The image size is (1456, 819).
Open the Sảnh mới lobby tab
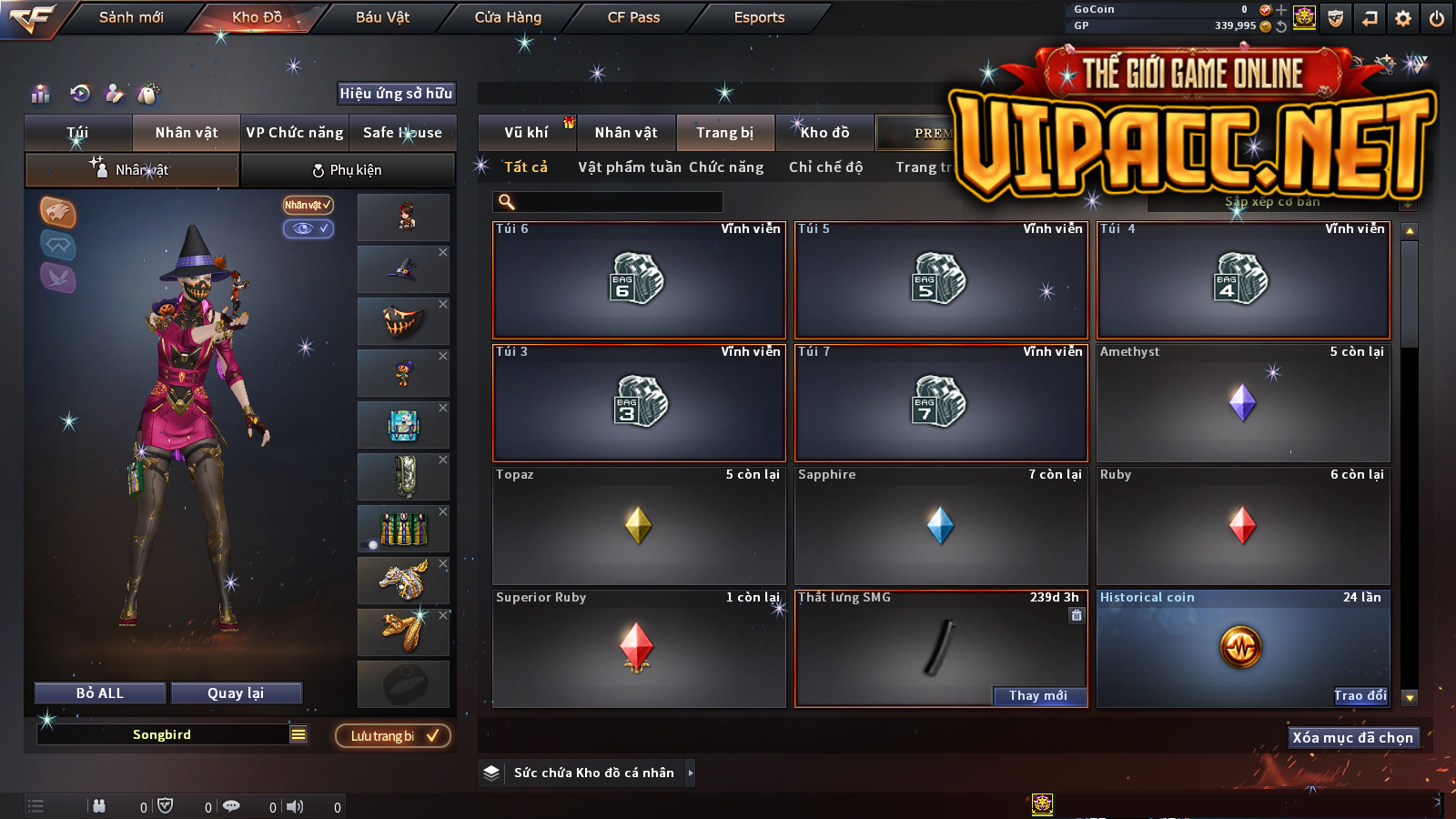(x=131, y=17)
